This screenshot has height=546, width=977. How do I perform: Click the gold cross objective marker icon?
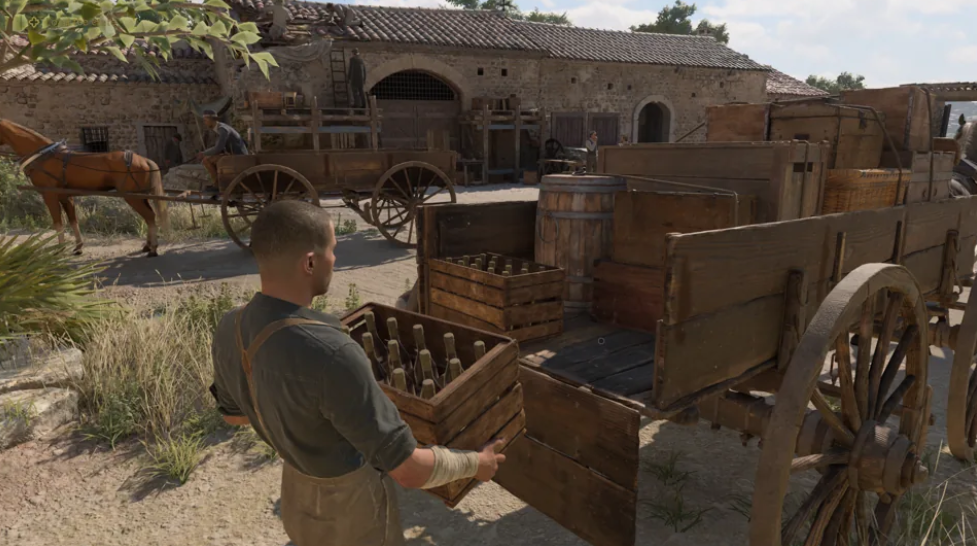click(x=33, y=21)
